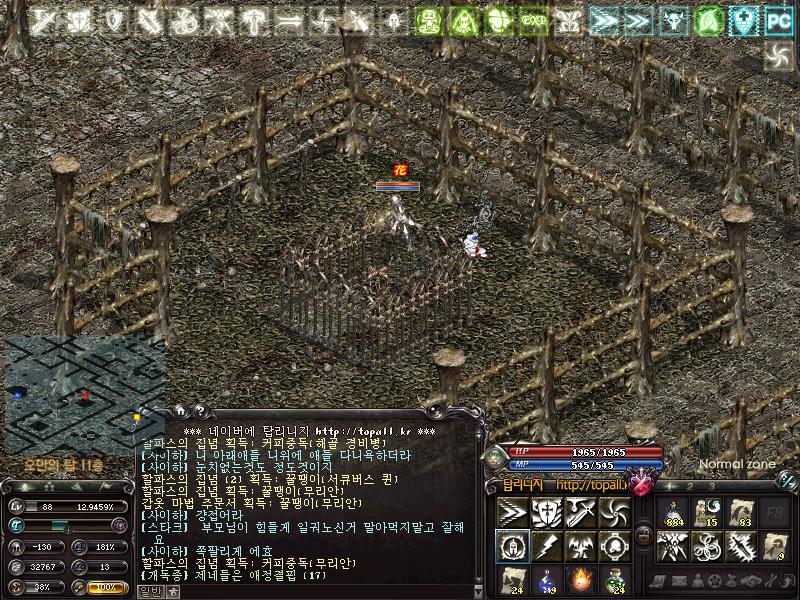The width and height of the screenshot is (800, 600).
Task: Activate the lightning bolt skill
Action: [546, 546]
